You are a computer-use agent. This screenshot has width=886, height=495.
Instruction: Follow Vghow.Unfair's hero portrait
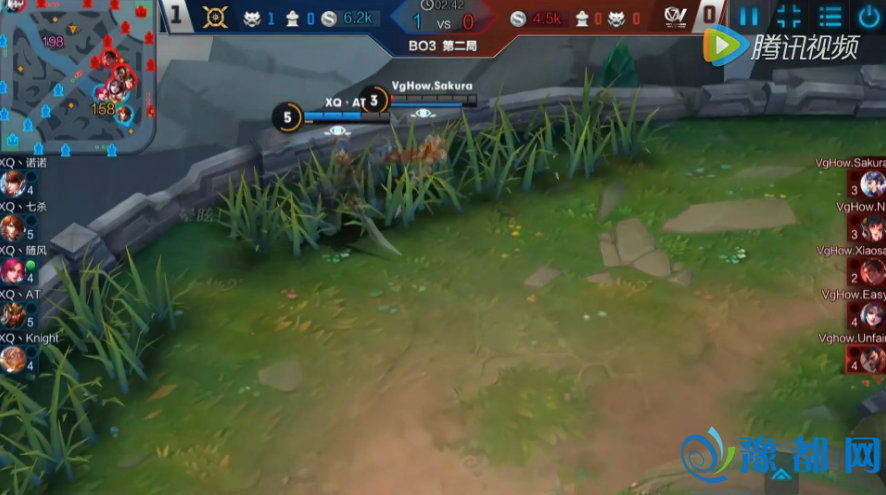tap(873, 359)
